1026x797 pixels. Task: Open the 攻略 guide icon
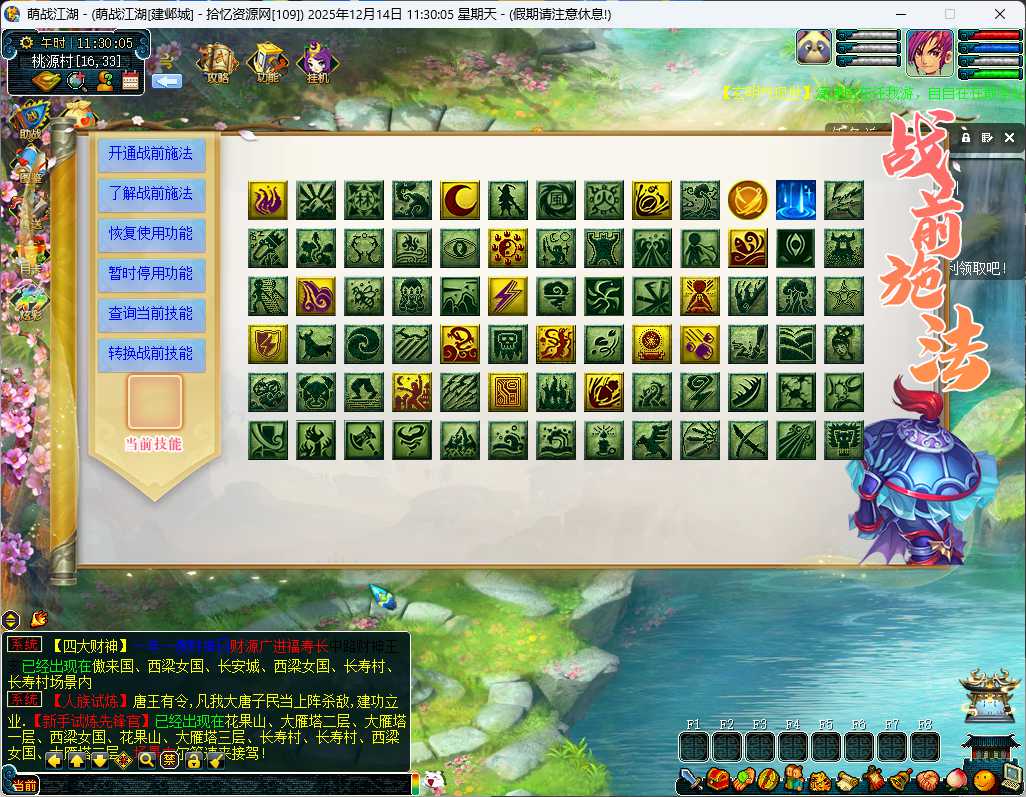click(218, 62)
